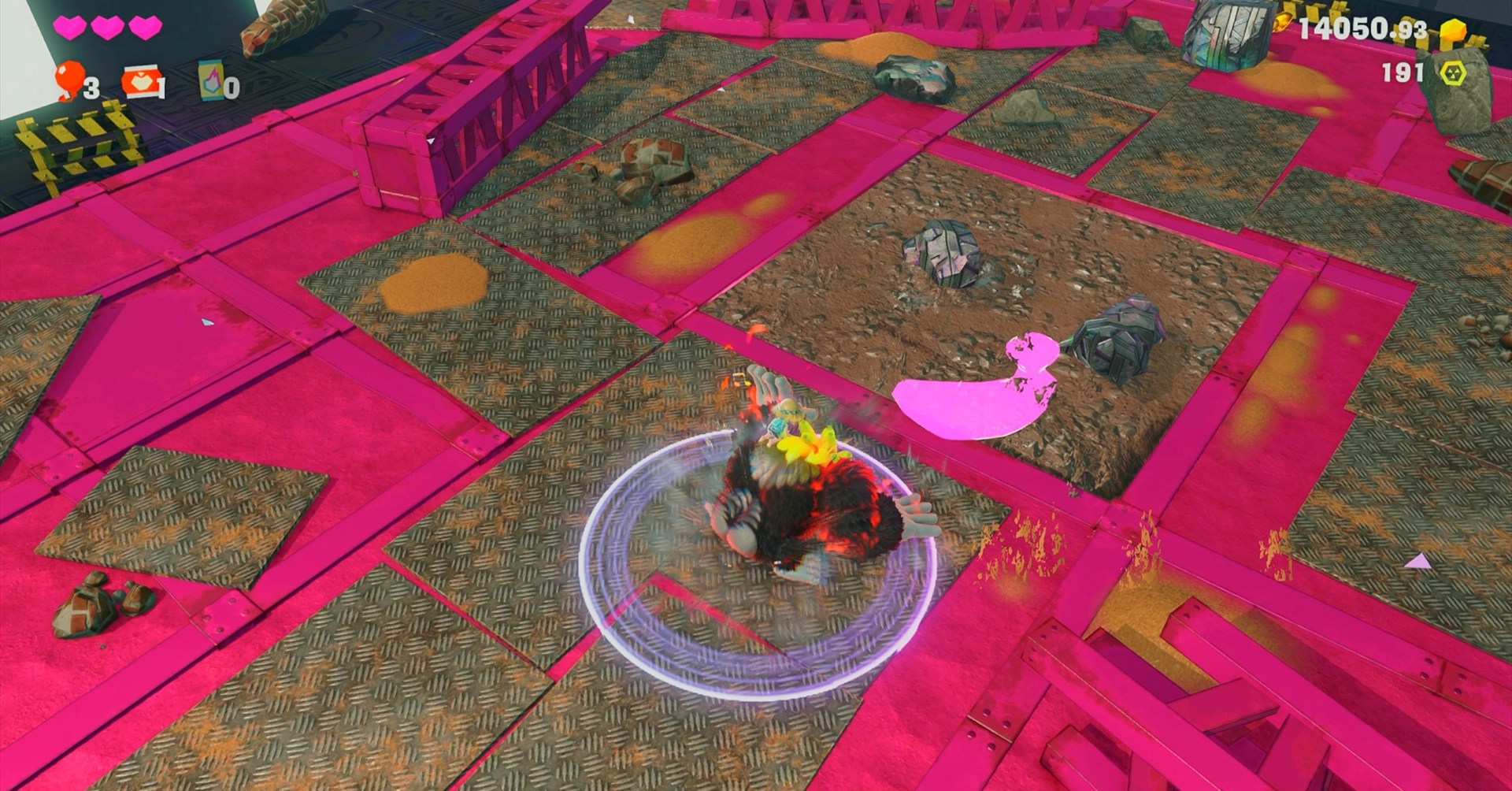The image size is (1512, 791).
Task: Click the yellow radiation hexagon icon
Action: [x=1453, y=73]
